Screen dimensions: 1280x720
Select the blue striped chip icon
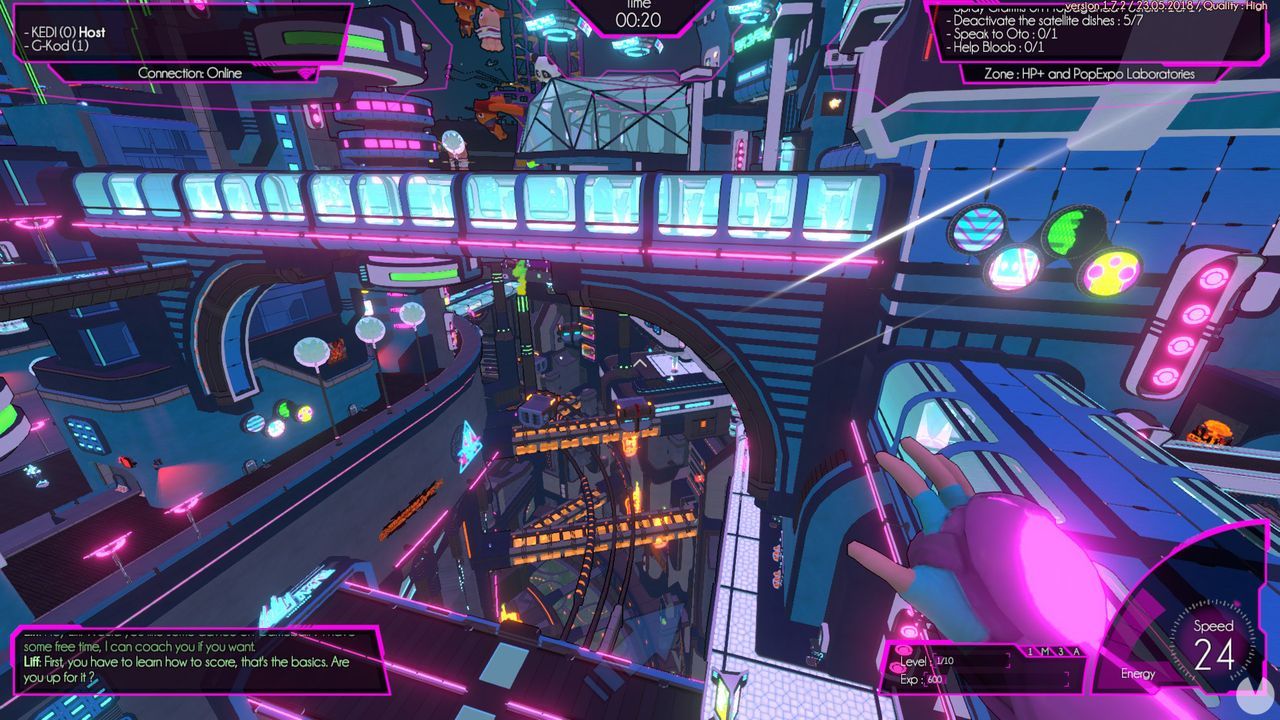click(x=977, y=229)
